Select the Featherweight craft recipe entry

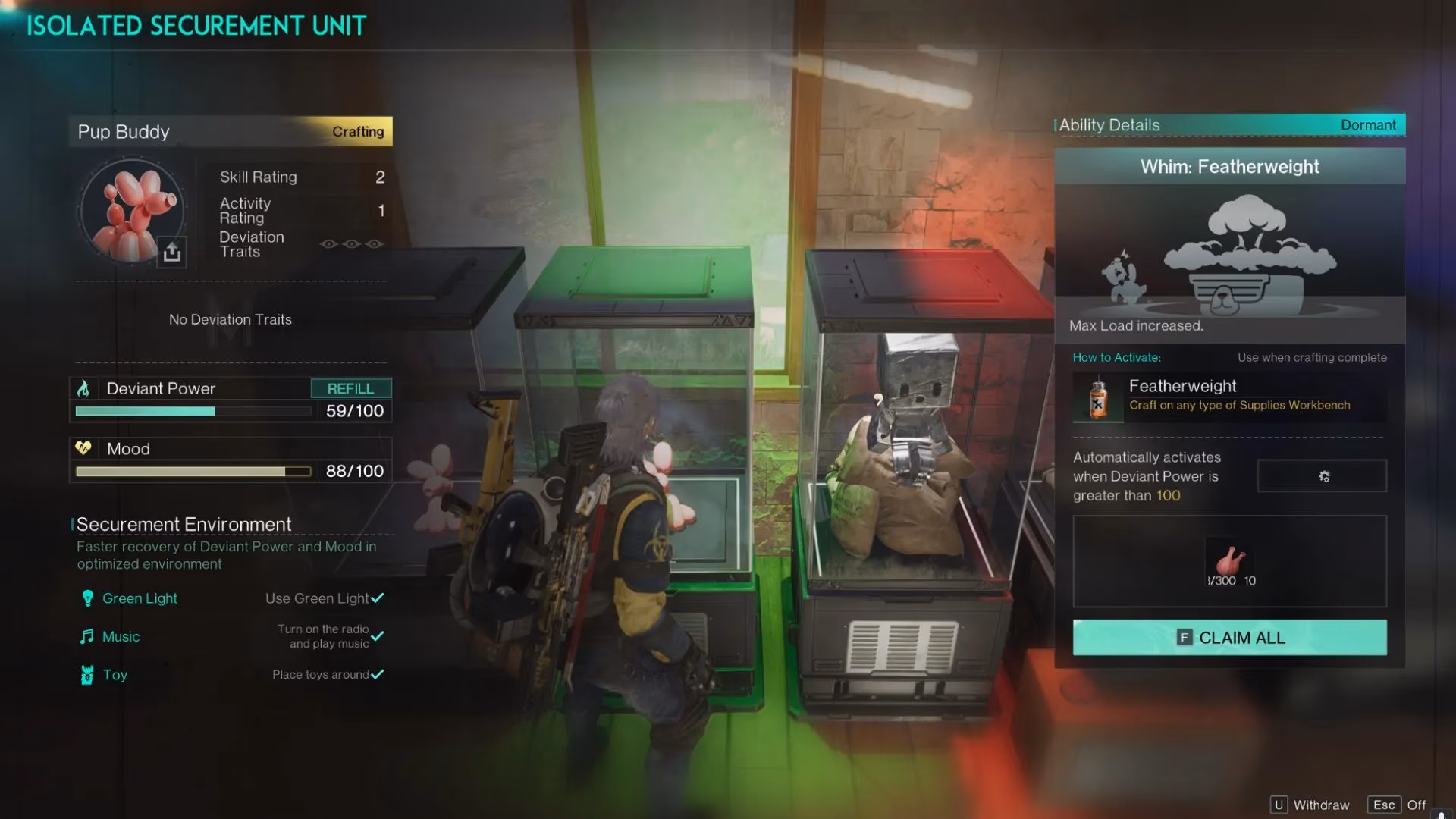point(1229,396)
